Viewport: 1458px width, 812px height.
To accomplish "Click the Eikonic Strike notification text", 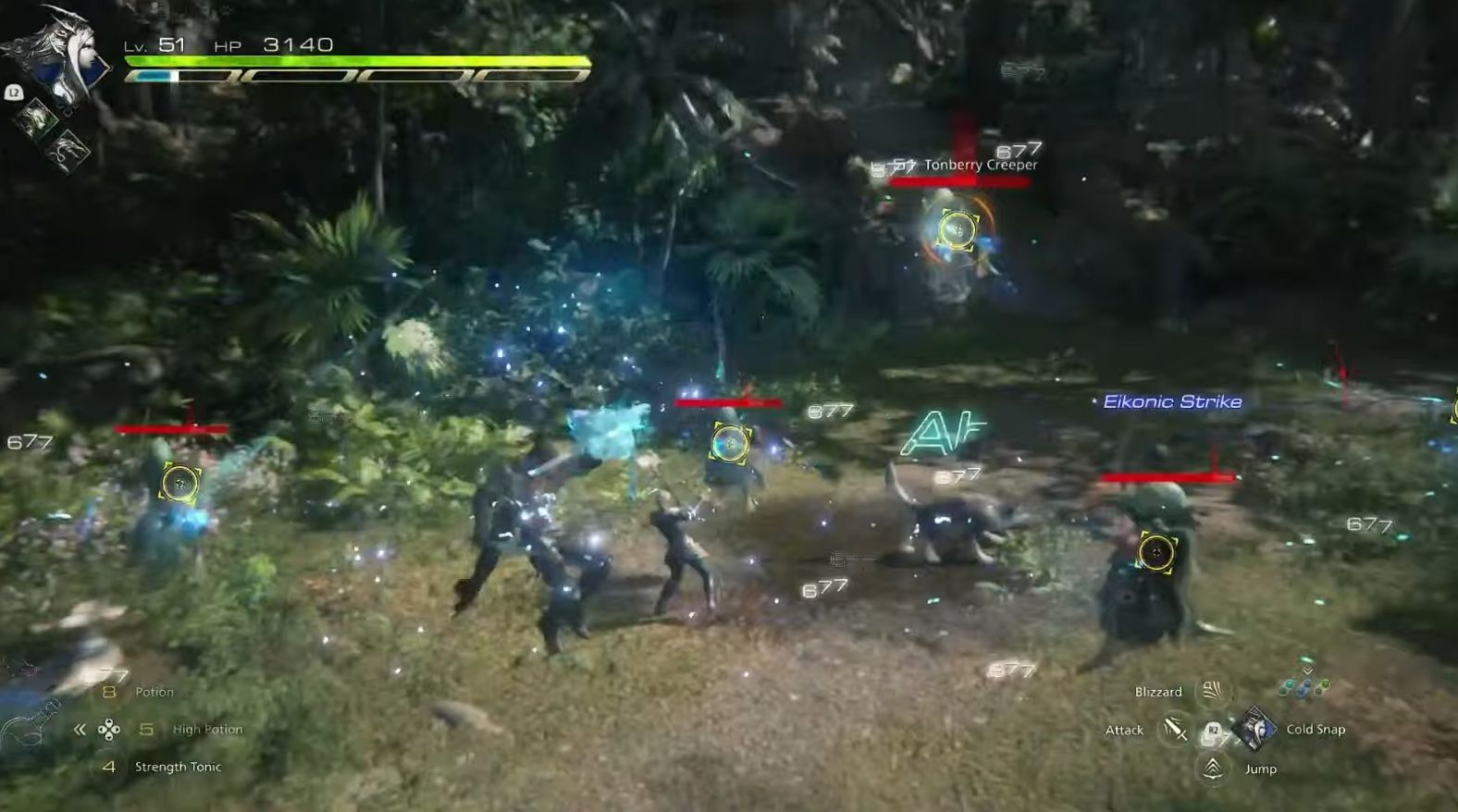I will [x=1172, y=401].
